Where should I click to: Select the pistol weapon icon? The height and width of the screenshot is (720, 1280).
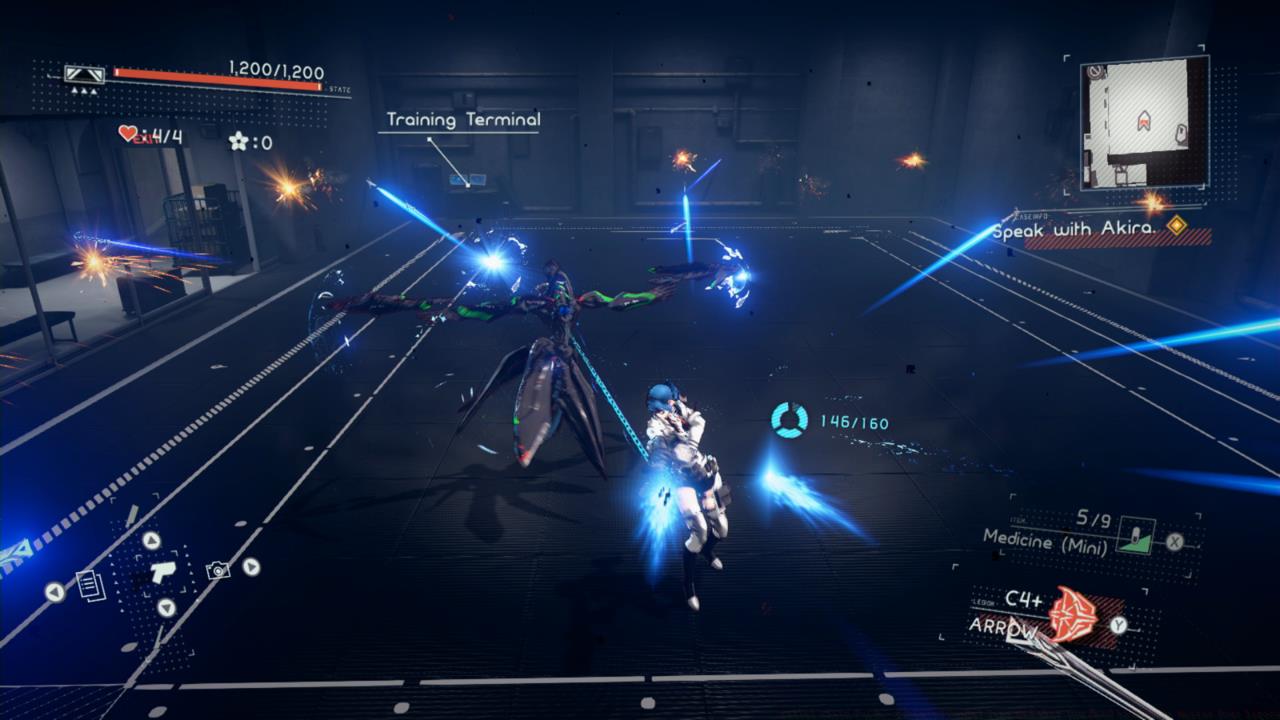click(163, 571)
